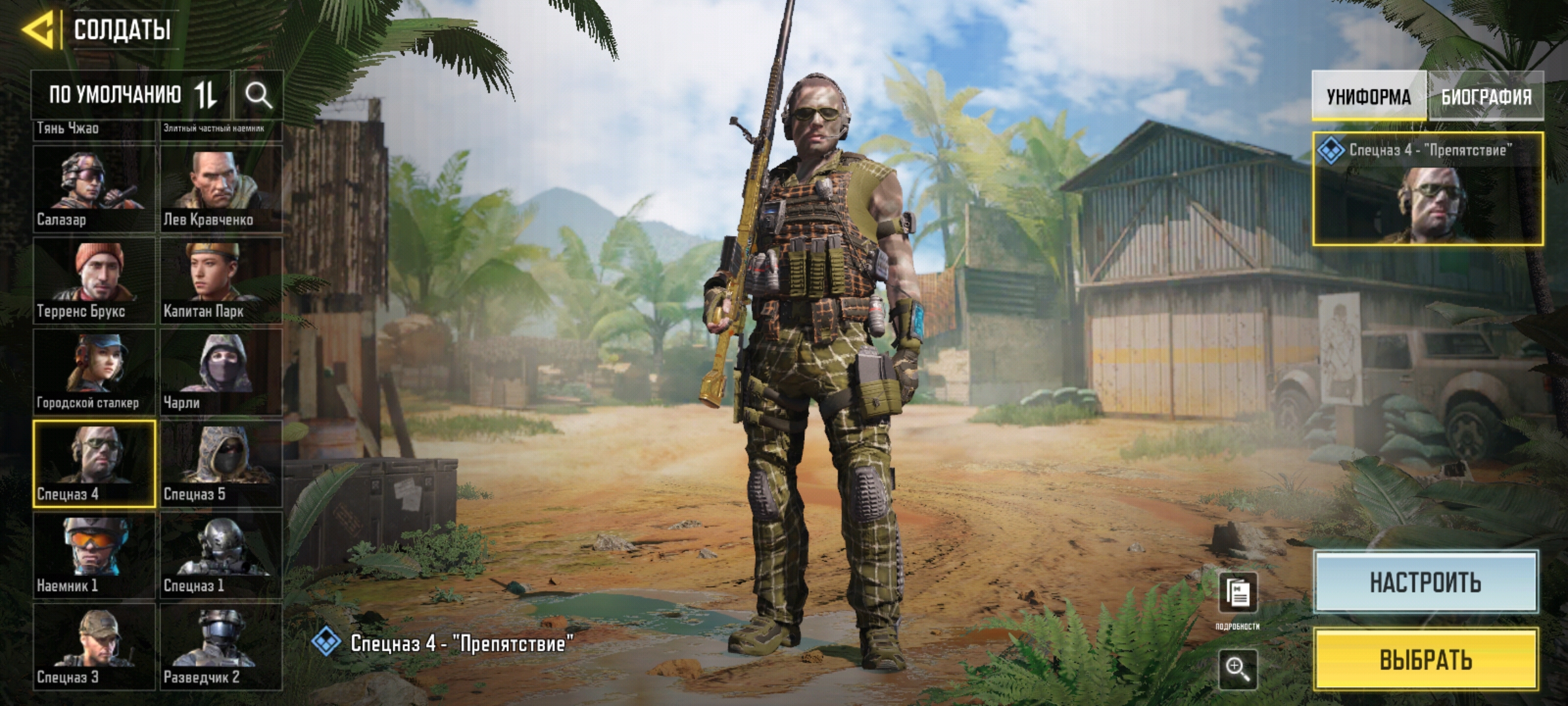This screenshot has width=1568, height=706.
Task: Select the Чарли soldier tile
Action: [x=221, y=372]
